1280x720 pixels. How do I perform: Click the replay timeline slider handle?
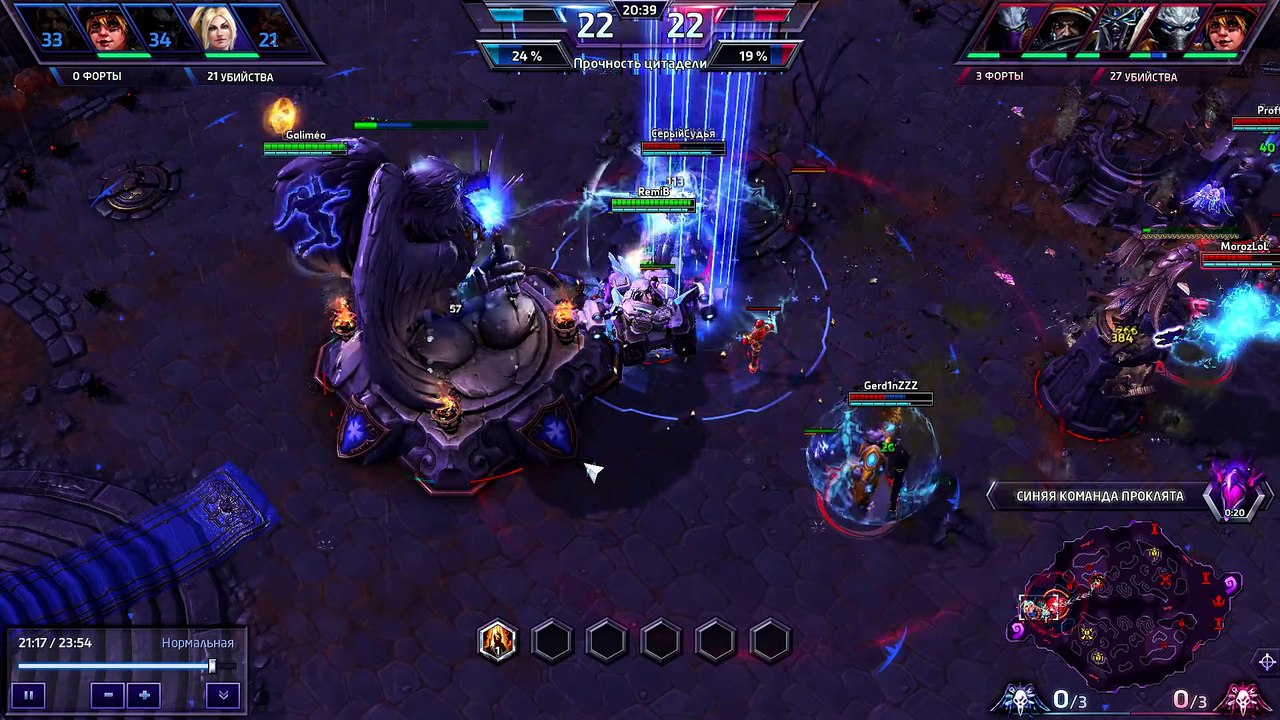pos(212,666)
